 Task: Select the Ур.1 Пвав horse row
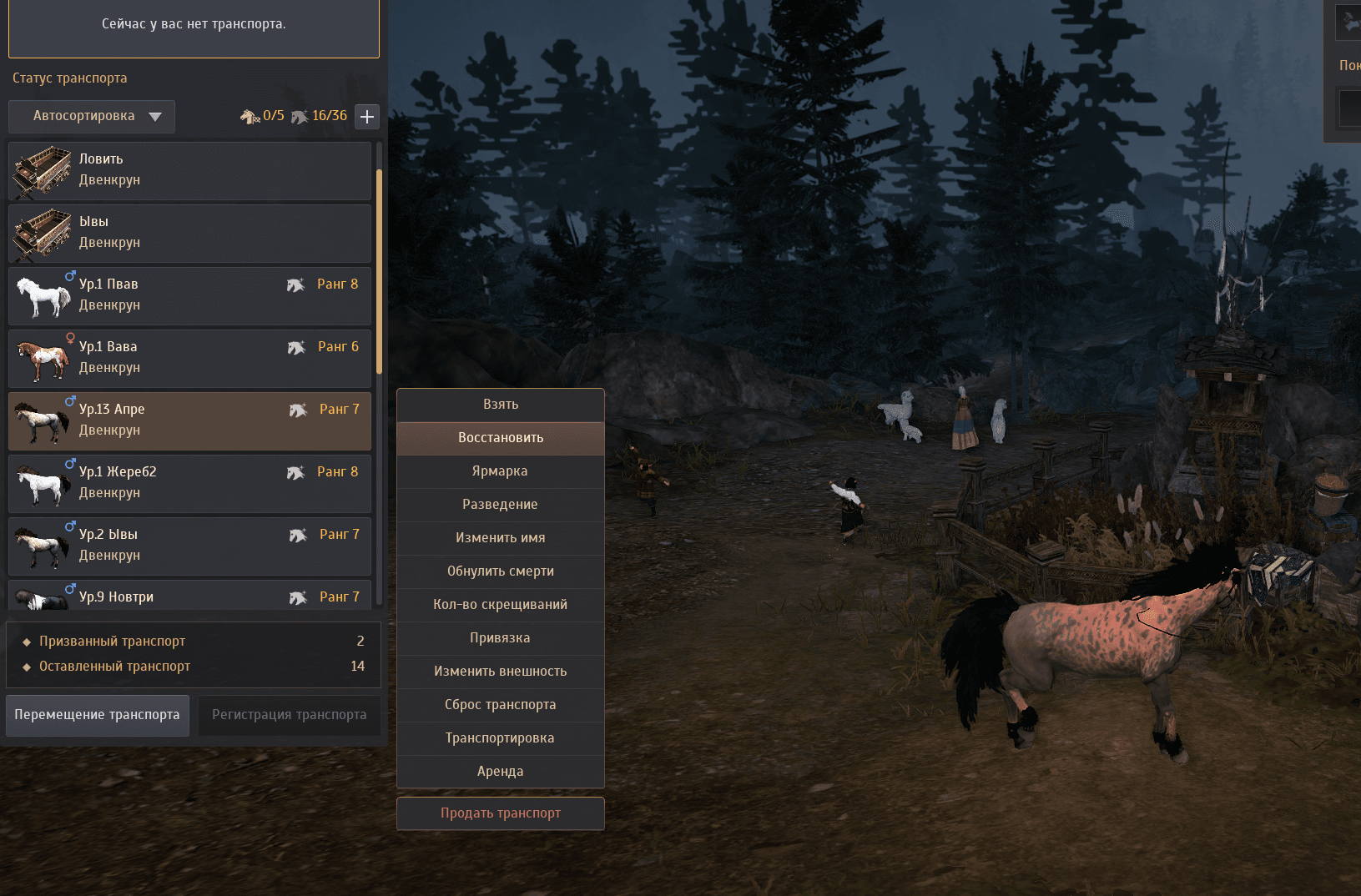(189, 295)
